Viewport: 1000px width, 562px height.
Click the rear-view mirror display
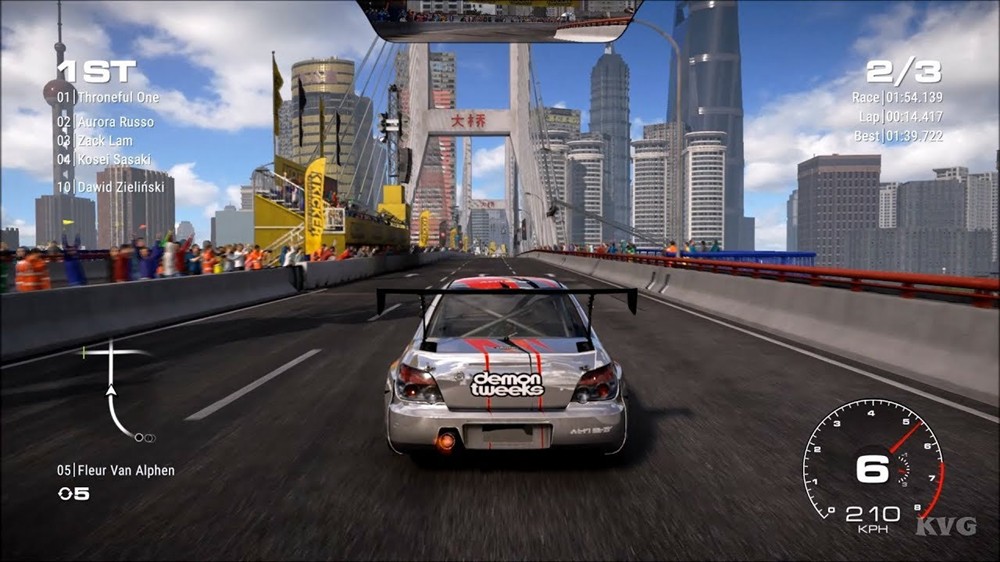click(x=499, y=18)
